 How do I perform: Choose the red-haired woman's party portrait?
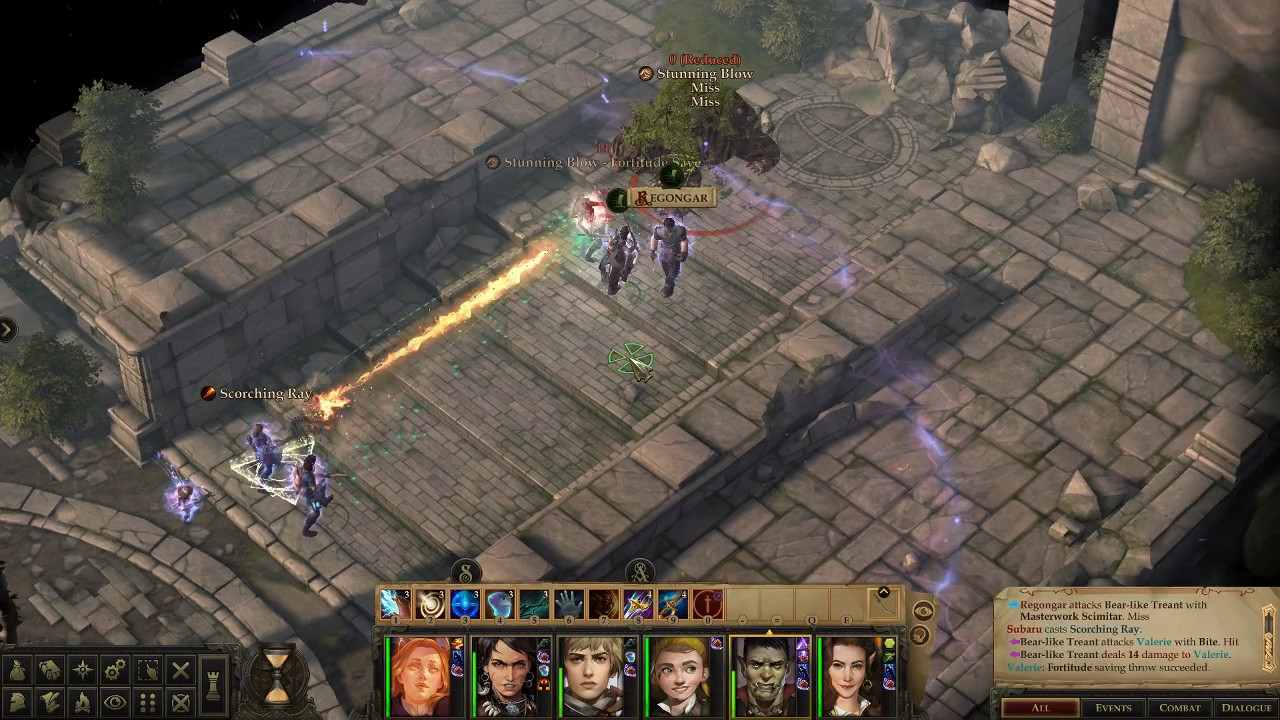point(421,677)
